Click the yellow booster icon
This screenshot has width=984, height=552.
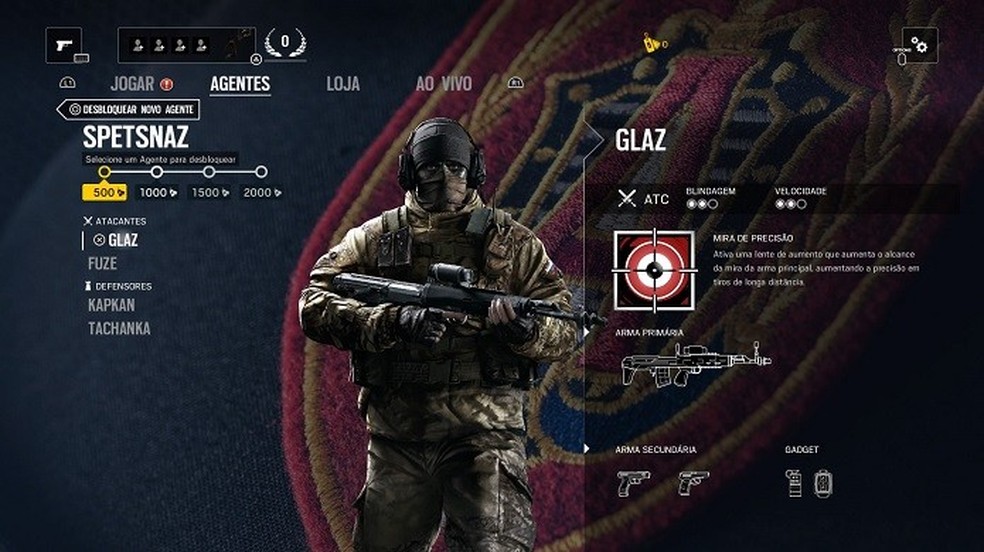653,44
